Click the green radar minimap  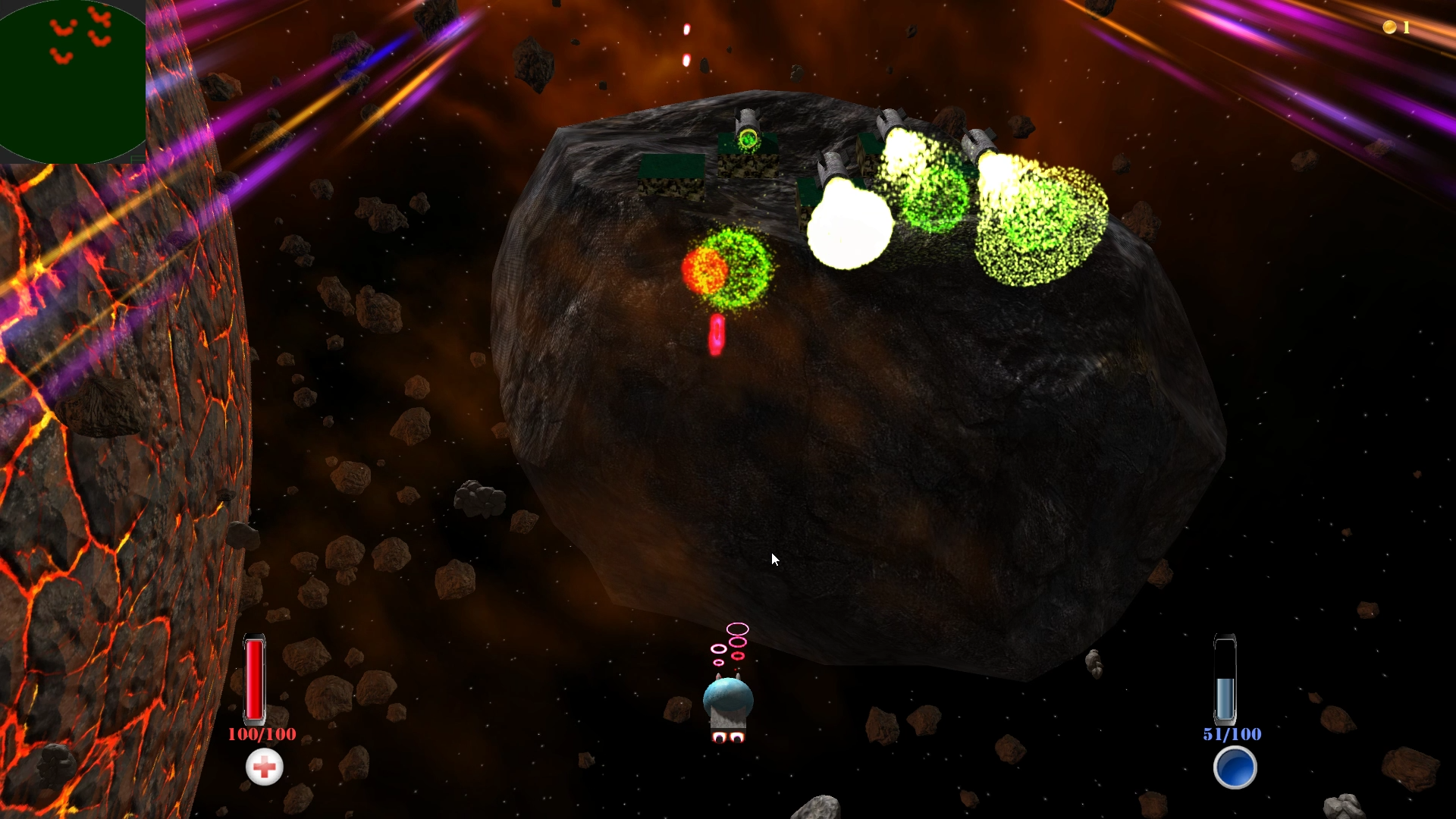coord(72,82)
